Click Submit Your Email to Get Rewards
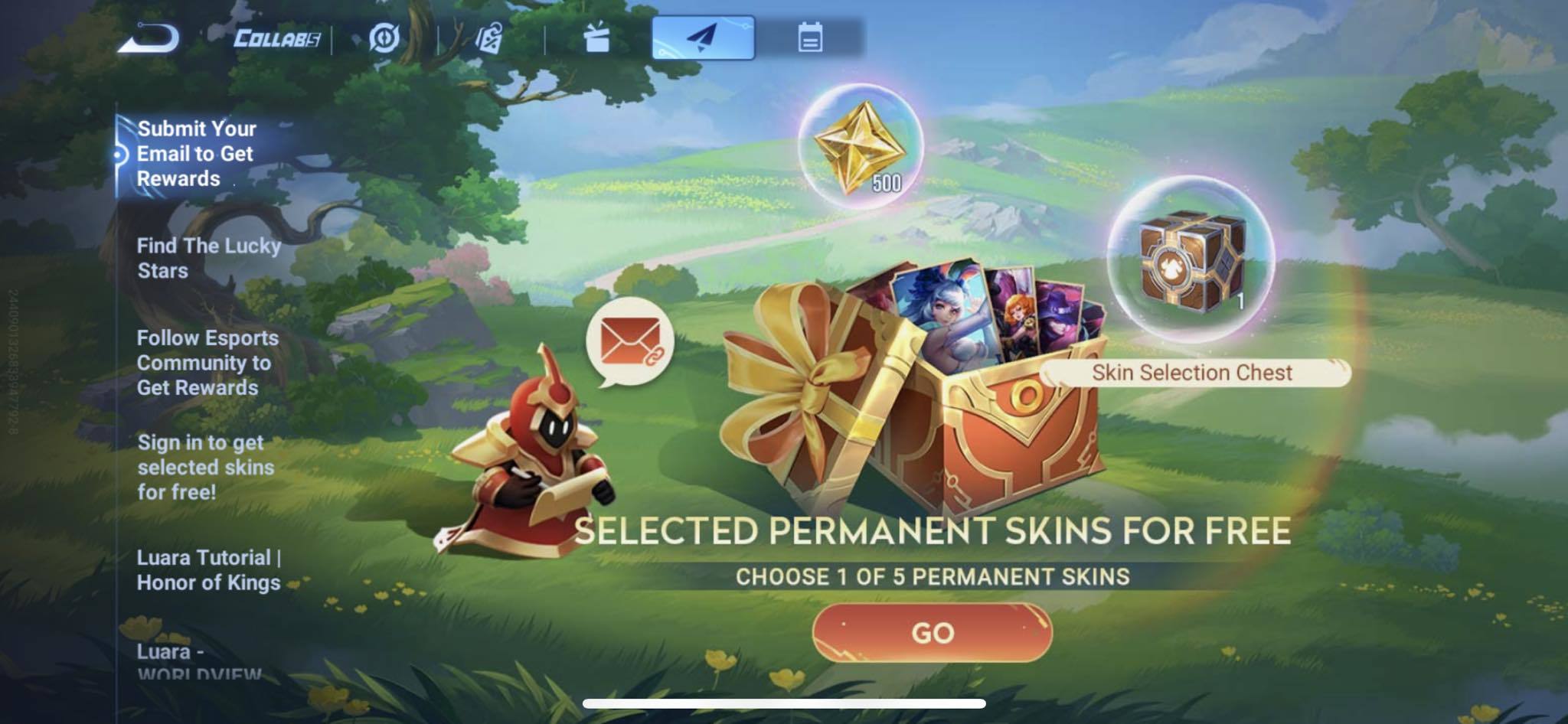This screenshot has width=1568, height=724. point(198,153)
